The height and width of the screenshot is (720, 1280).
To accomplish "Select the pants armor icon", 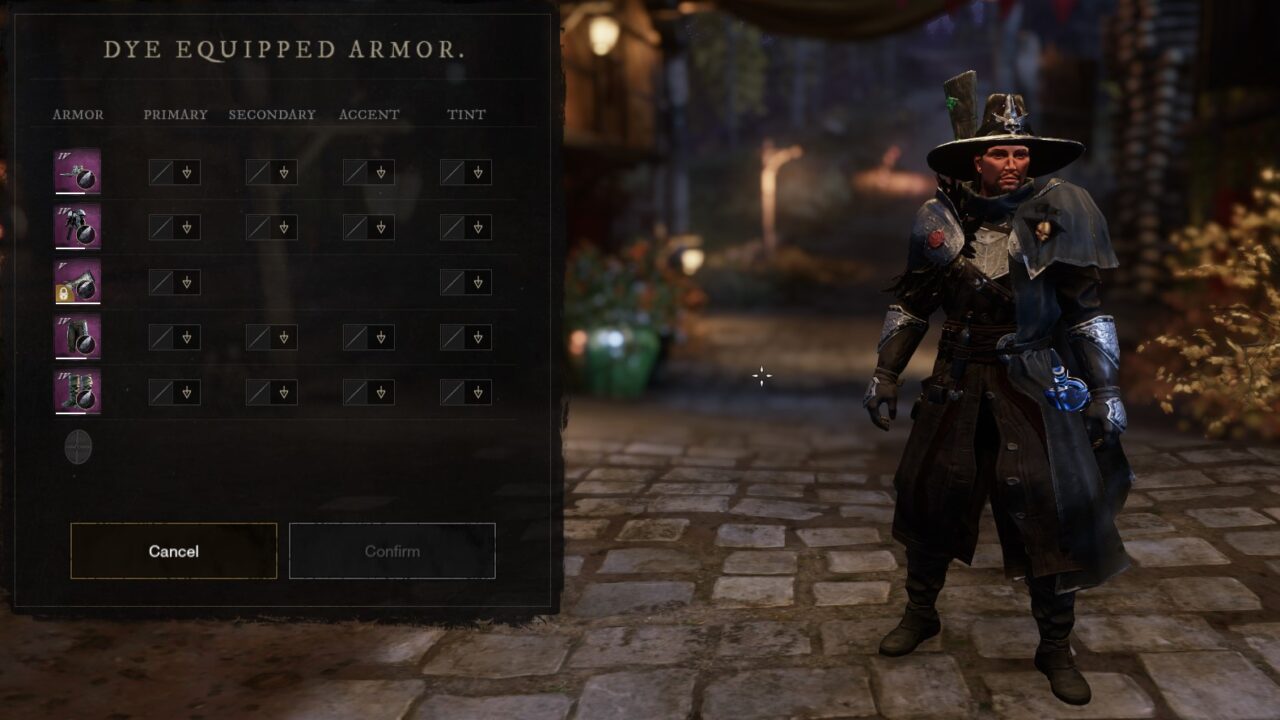I will tap(77, 337).
